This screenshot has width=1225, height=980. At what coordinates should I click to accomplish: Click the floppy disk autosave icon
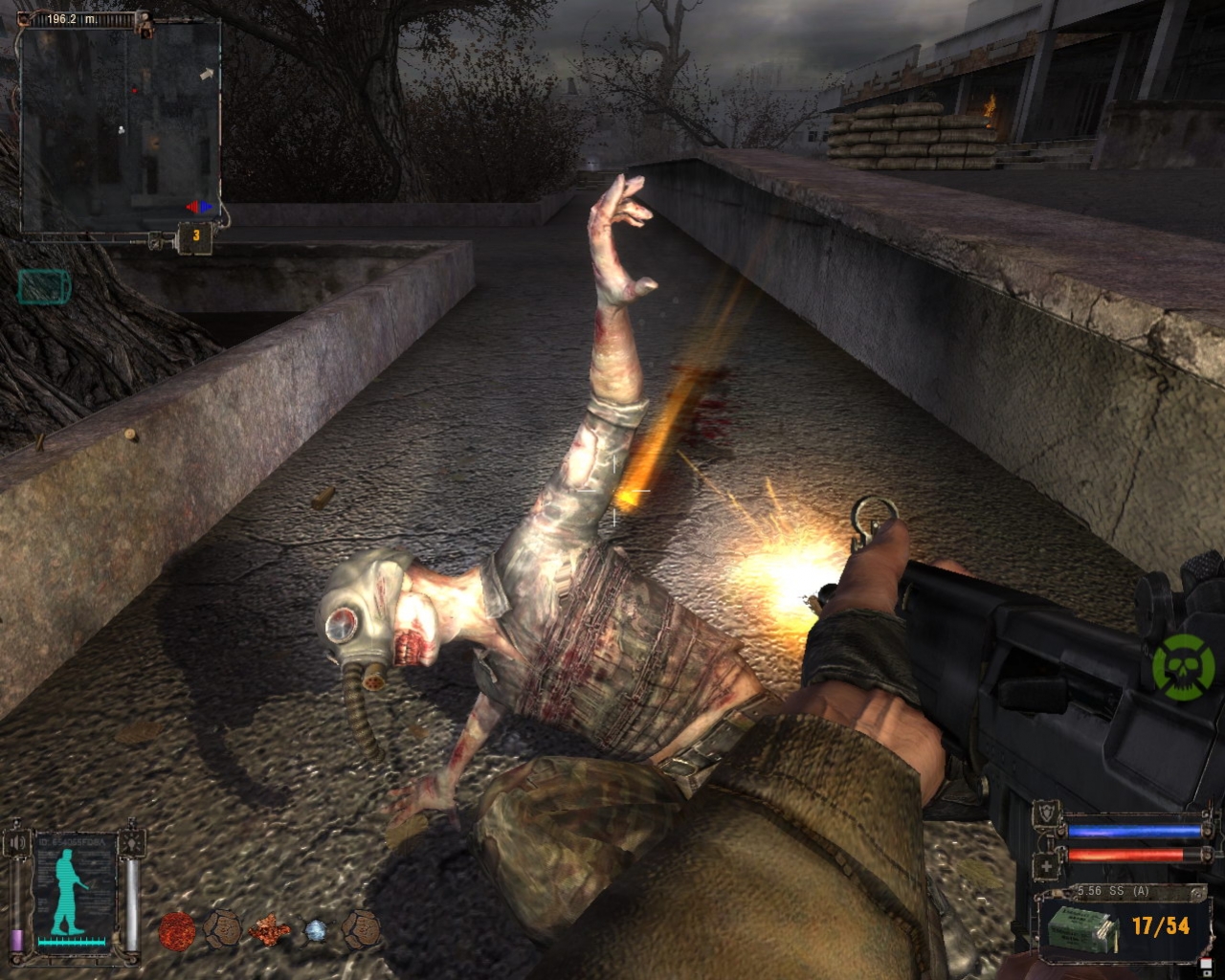tap(1207, 968)
